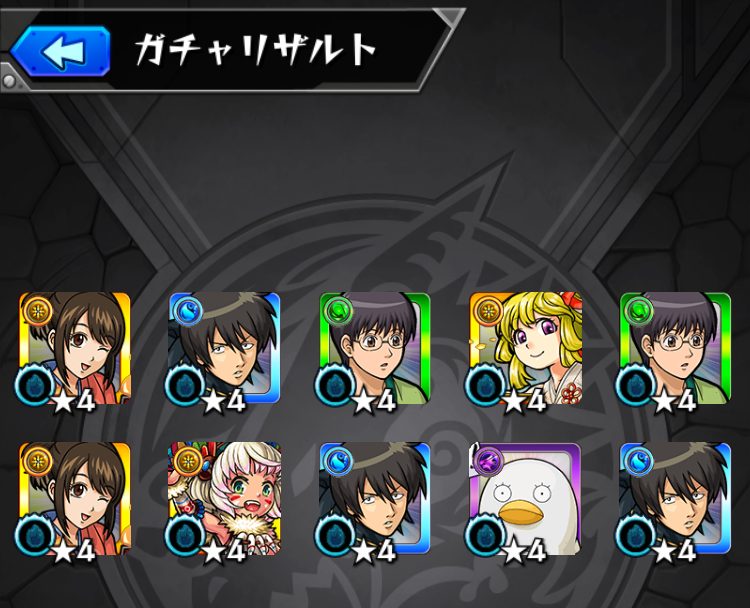
Task: Go back using the blue arrow button
Action: pos(62,52)
